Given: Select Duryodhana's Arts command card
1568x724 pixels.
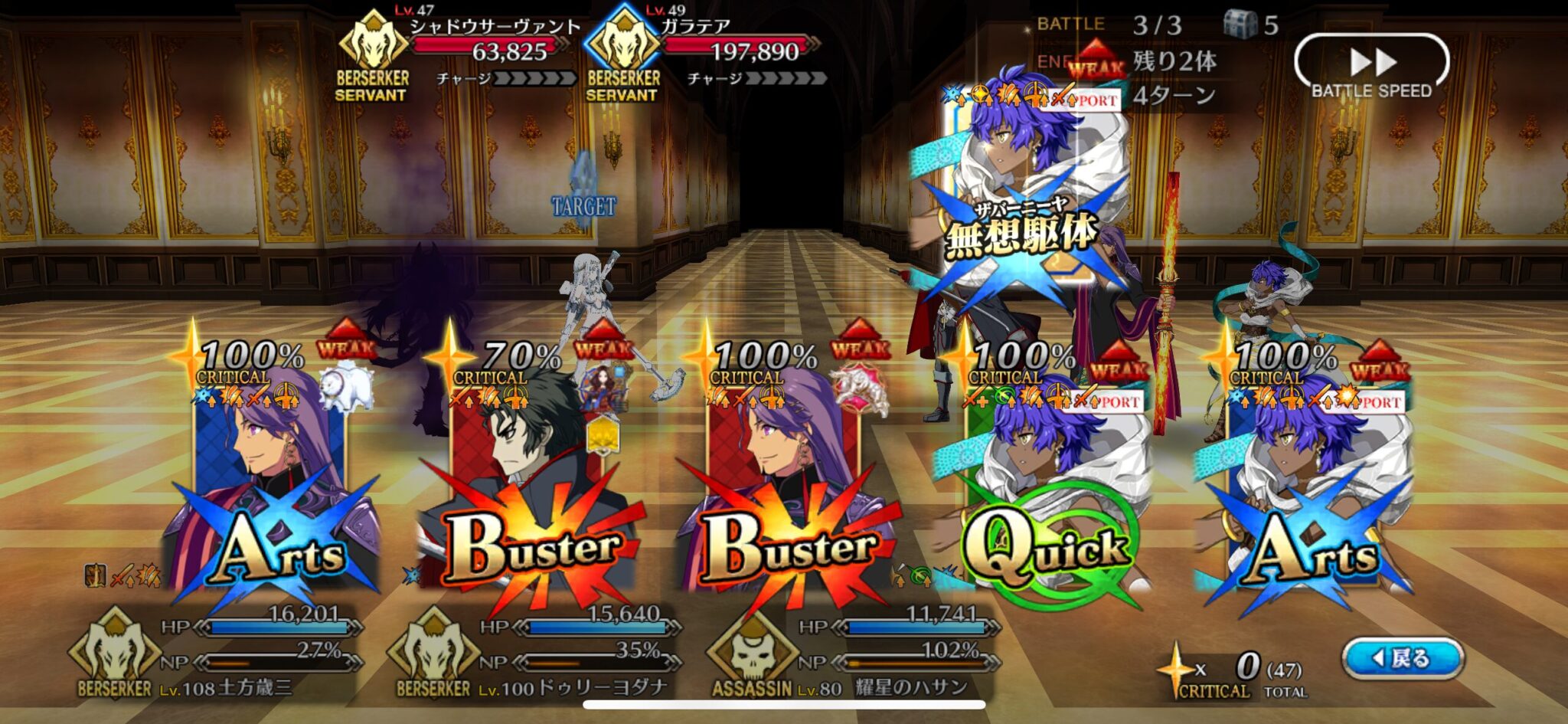Looking at the screenshot, I should 272,490.
